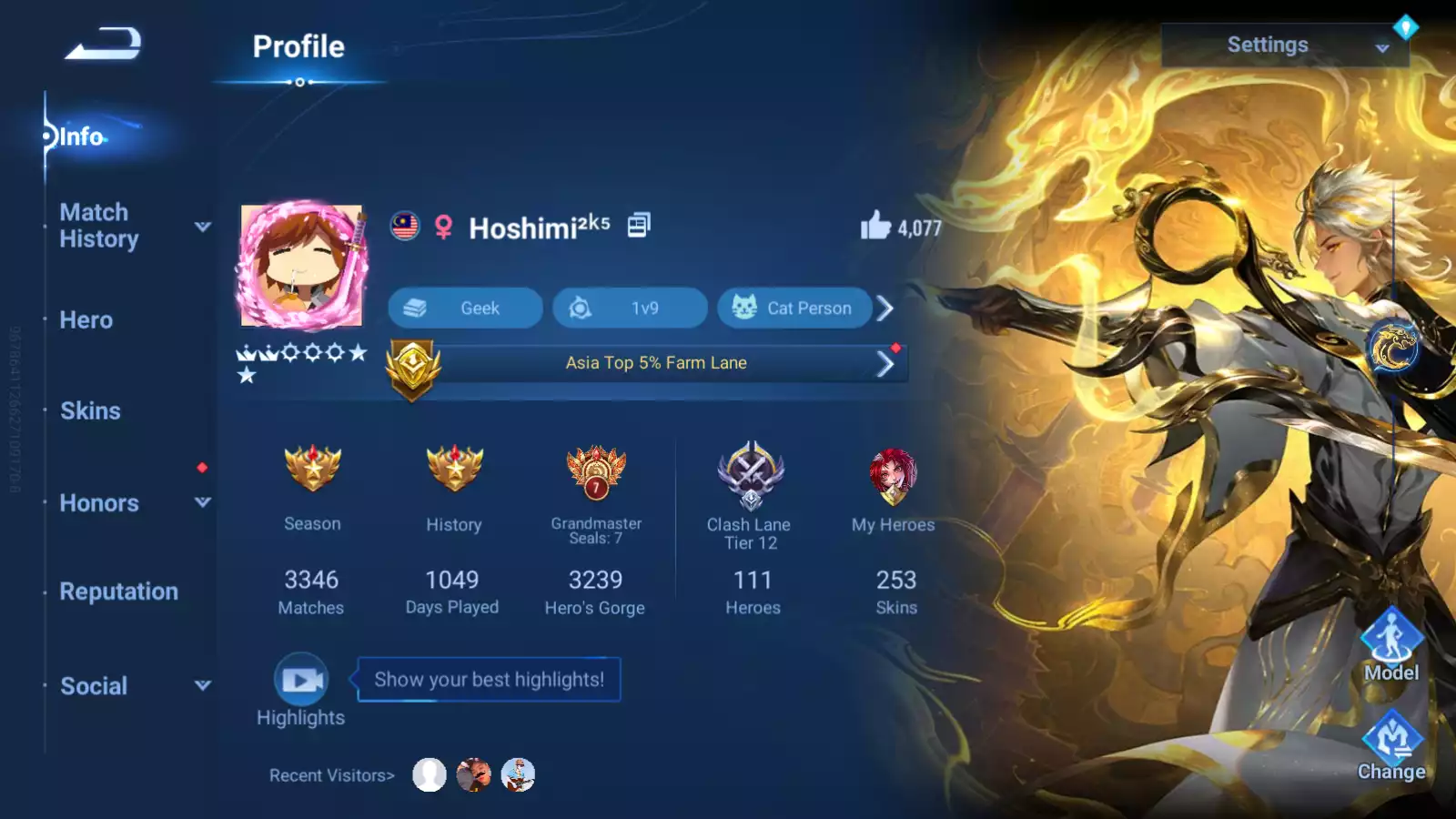Switch to the Skins tab
The height and width of the screenshot is (819, 1456).
click(90, 411)
